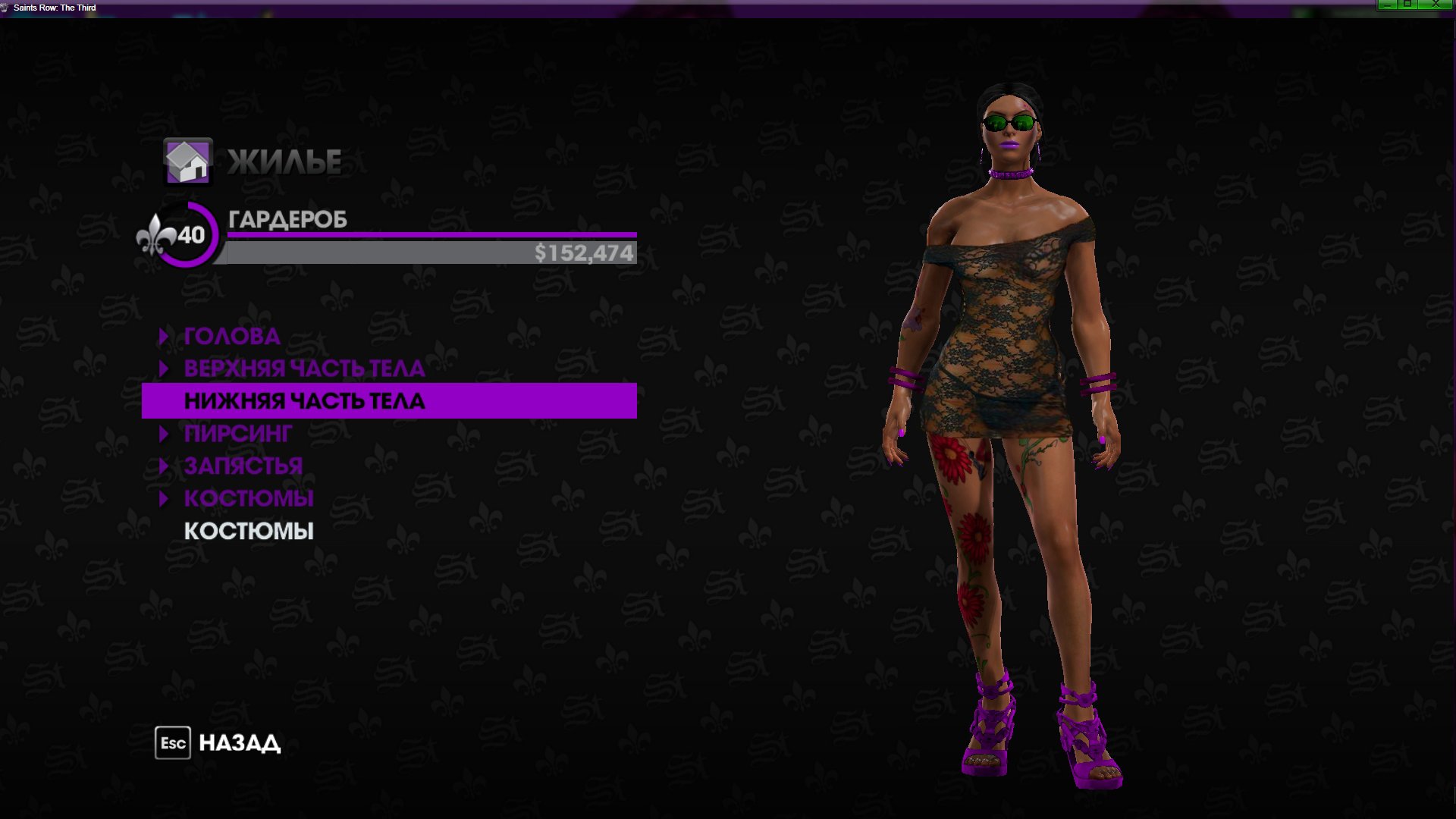Select the ГОЛОВА menu entry
Screen dimensions: 1456x819
pyautogui.click(x=231, y=336)
